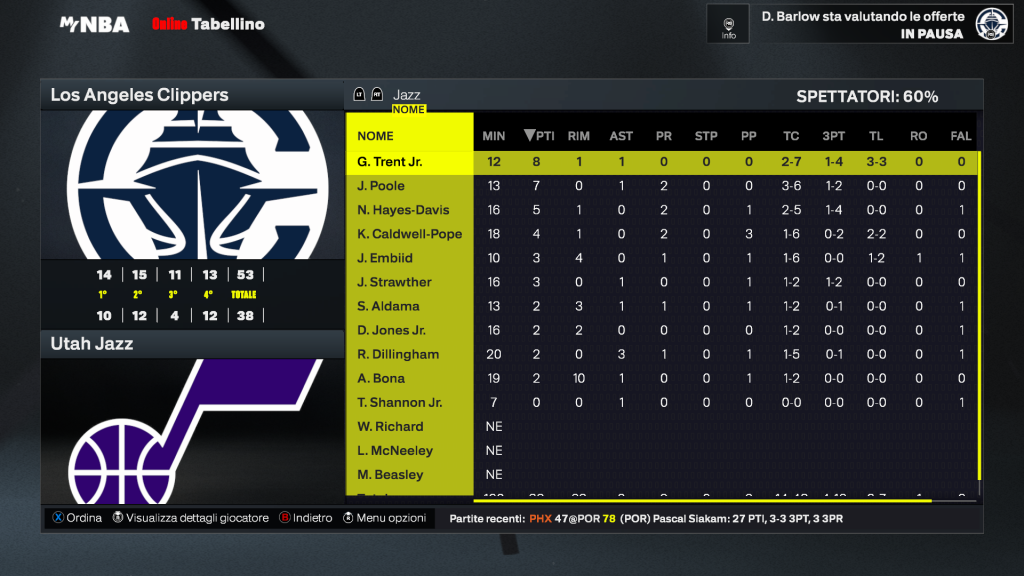Pick D. Jones Jr. from the roster

point(391,330)
